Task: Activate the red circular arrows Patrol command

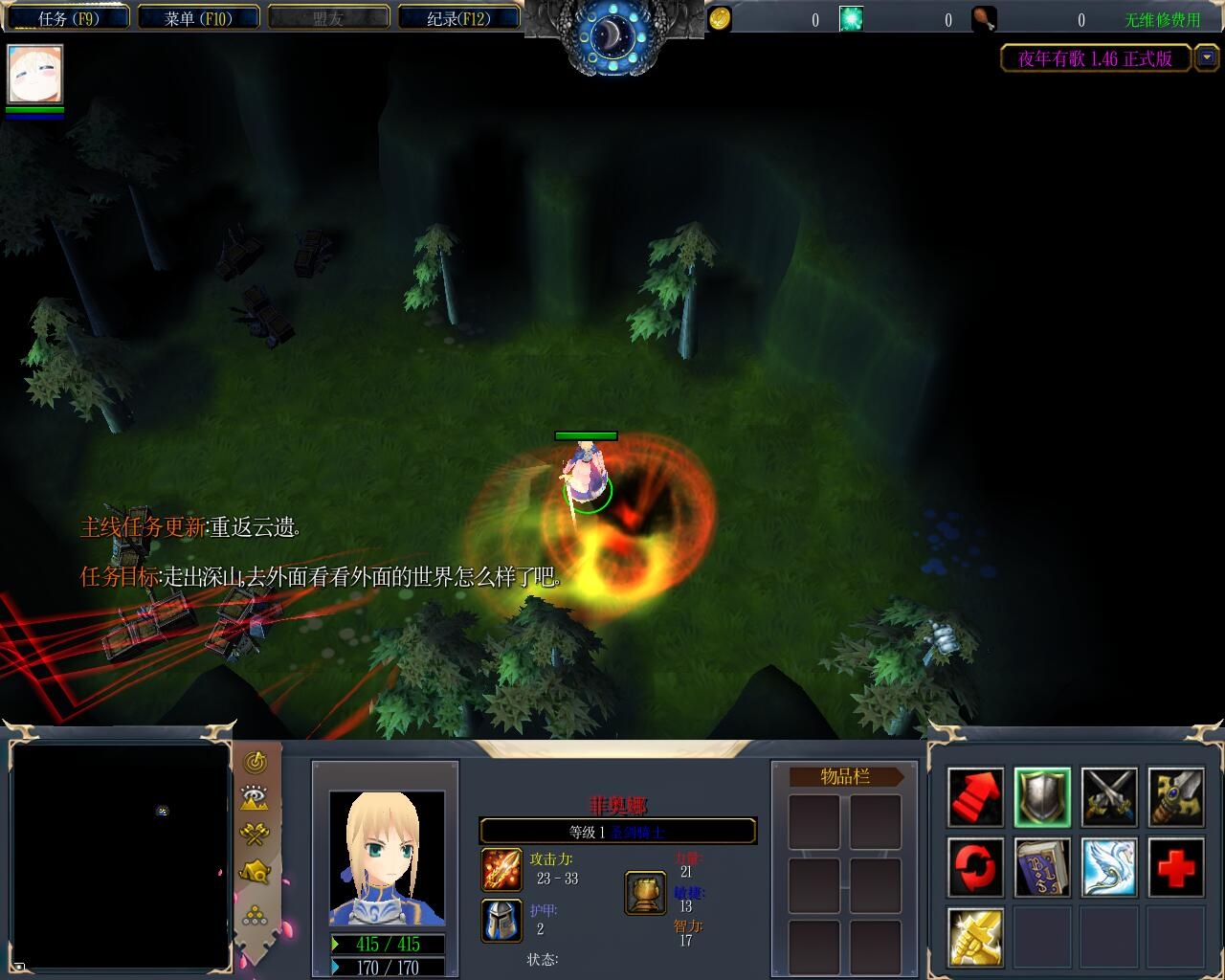Action: (x=975, y=867)
